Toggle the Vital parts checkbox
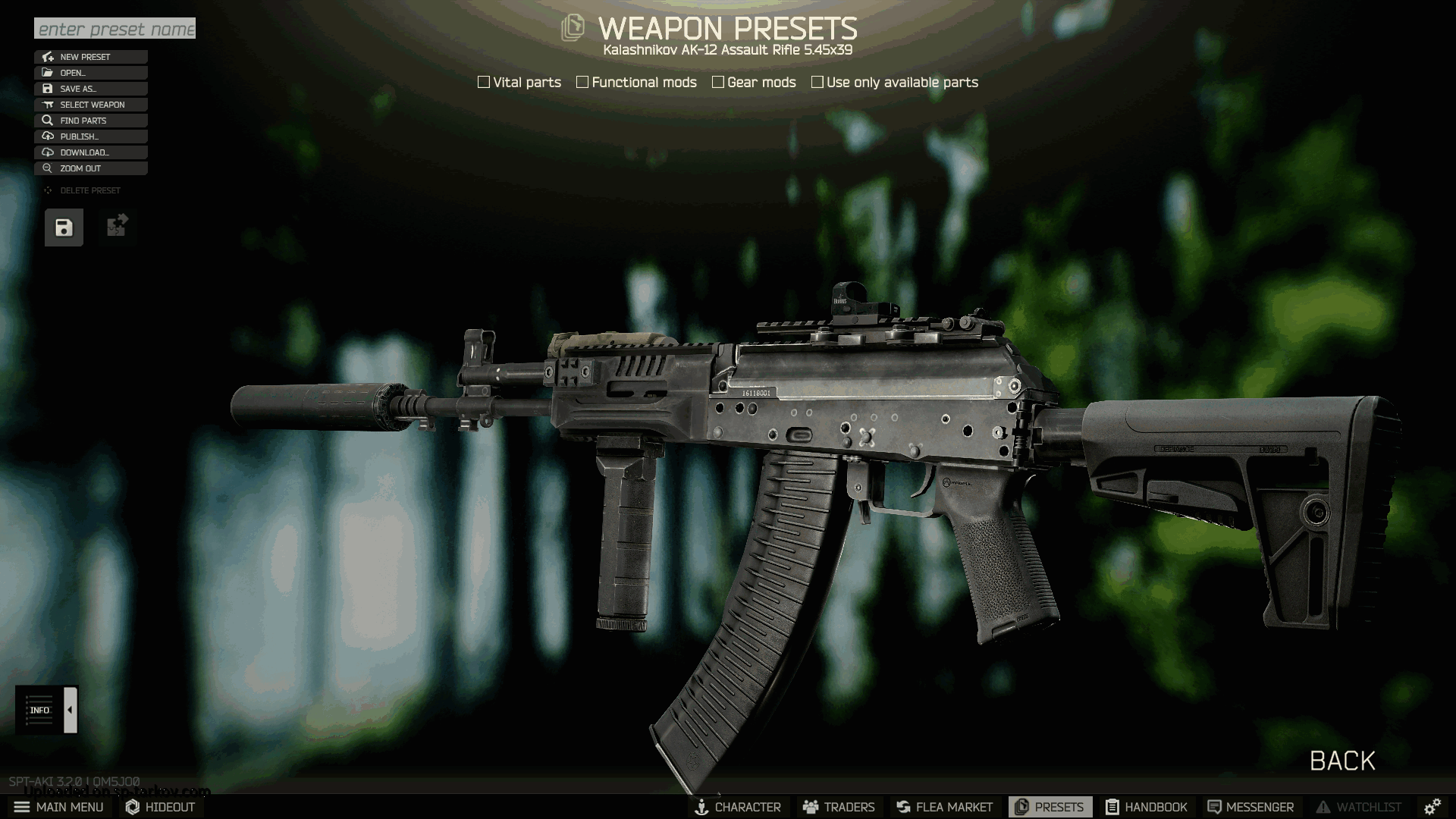Viewport: 1456px width, 819px height. click(x=484, y=82)
